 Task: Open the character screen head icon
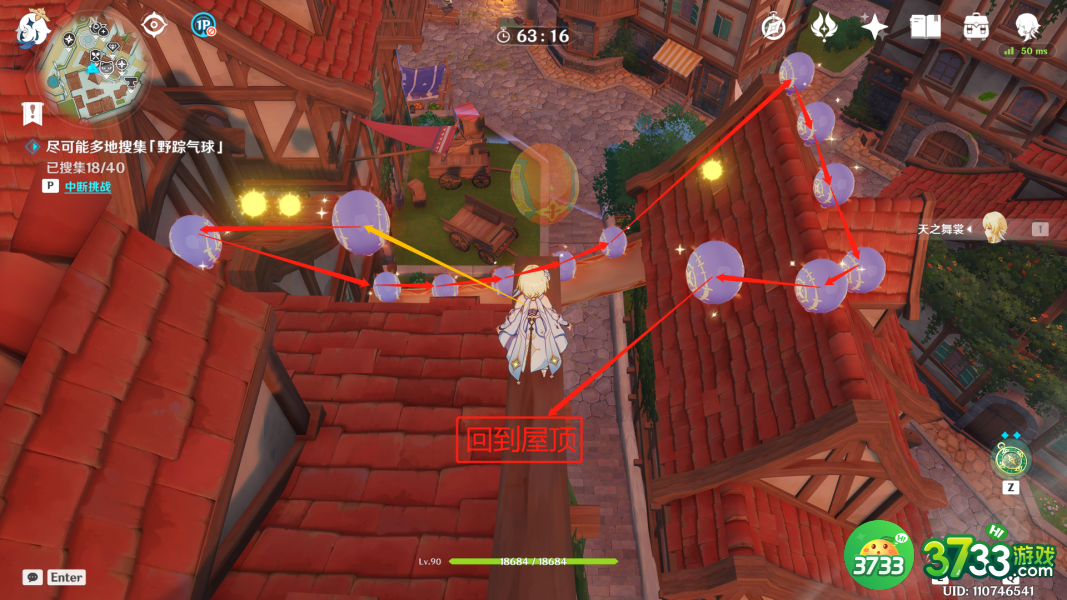1027,26
